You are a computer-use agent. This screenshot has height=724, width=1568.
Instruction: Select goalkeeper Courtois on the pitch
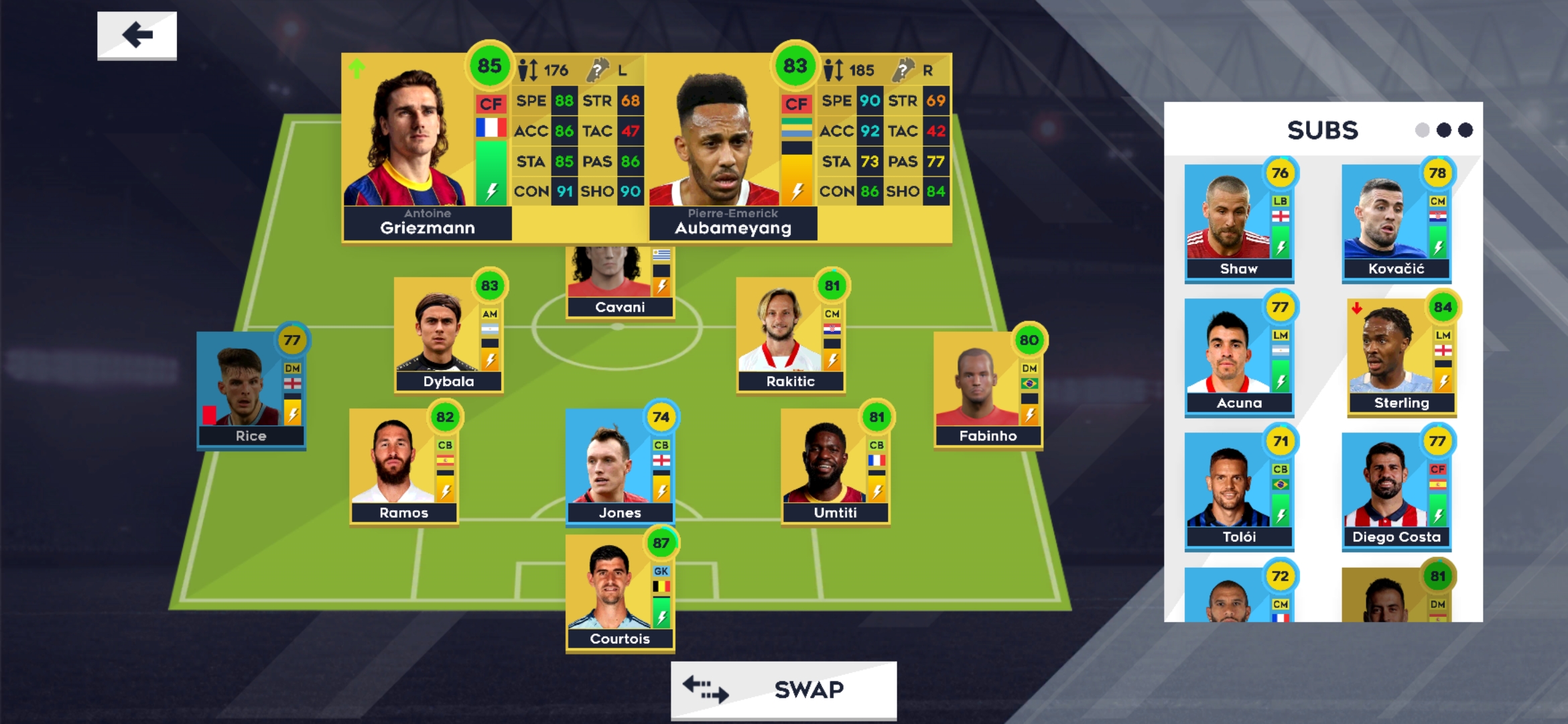620,590
